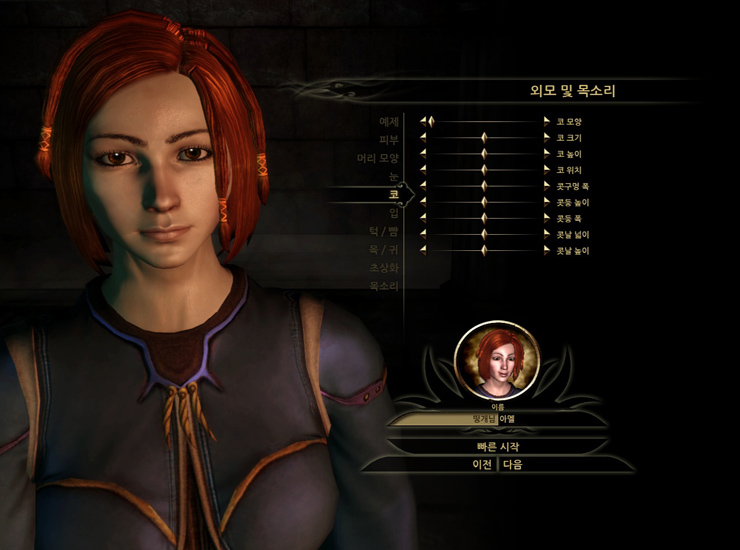740x550 pixels.
Task: Open the 입 (mouth) category
Action: point(393,212)
